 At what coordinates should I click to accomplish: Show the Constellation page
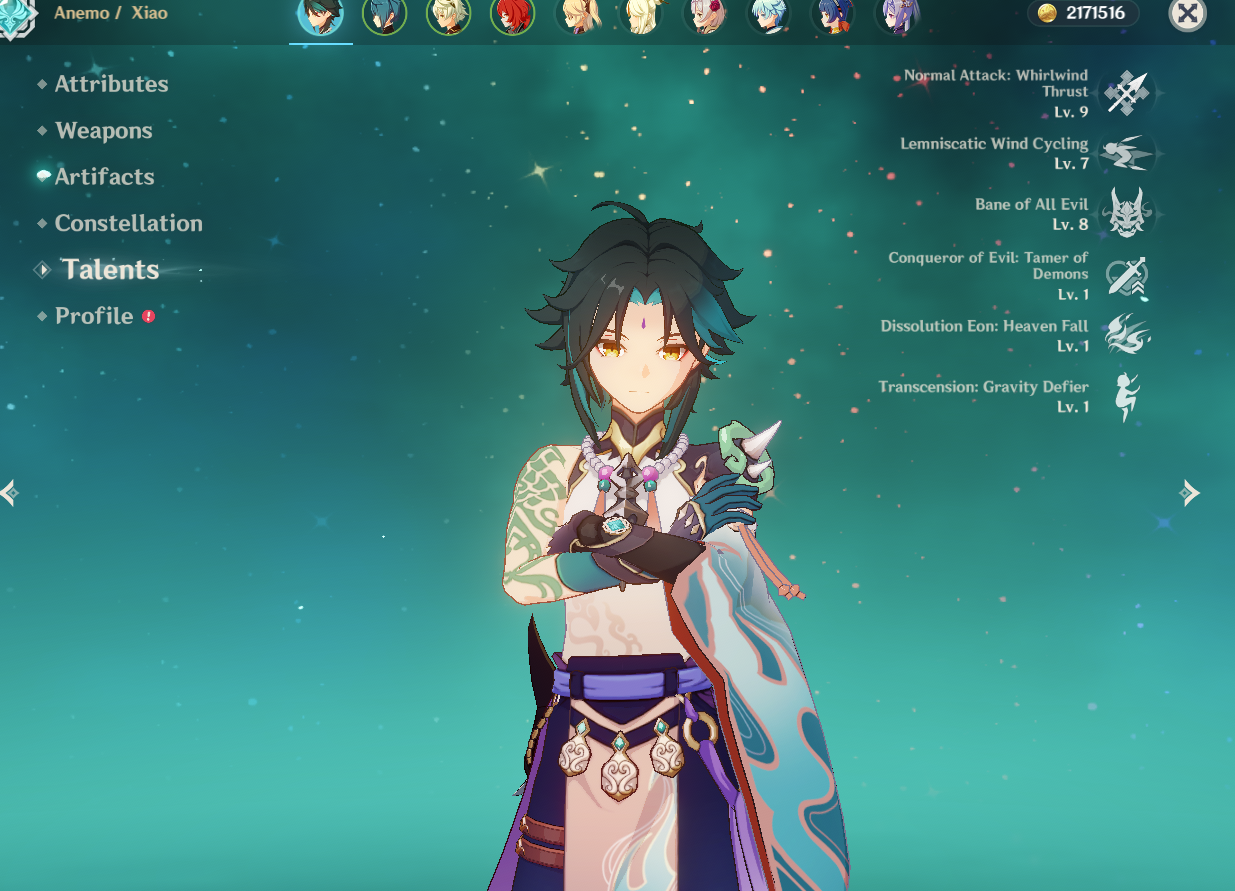[128, 223]
